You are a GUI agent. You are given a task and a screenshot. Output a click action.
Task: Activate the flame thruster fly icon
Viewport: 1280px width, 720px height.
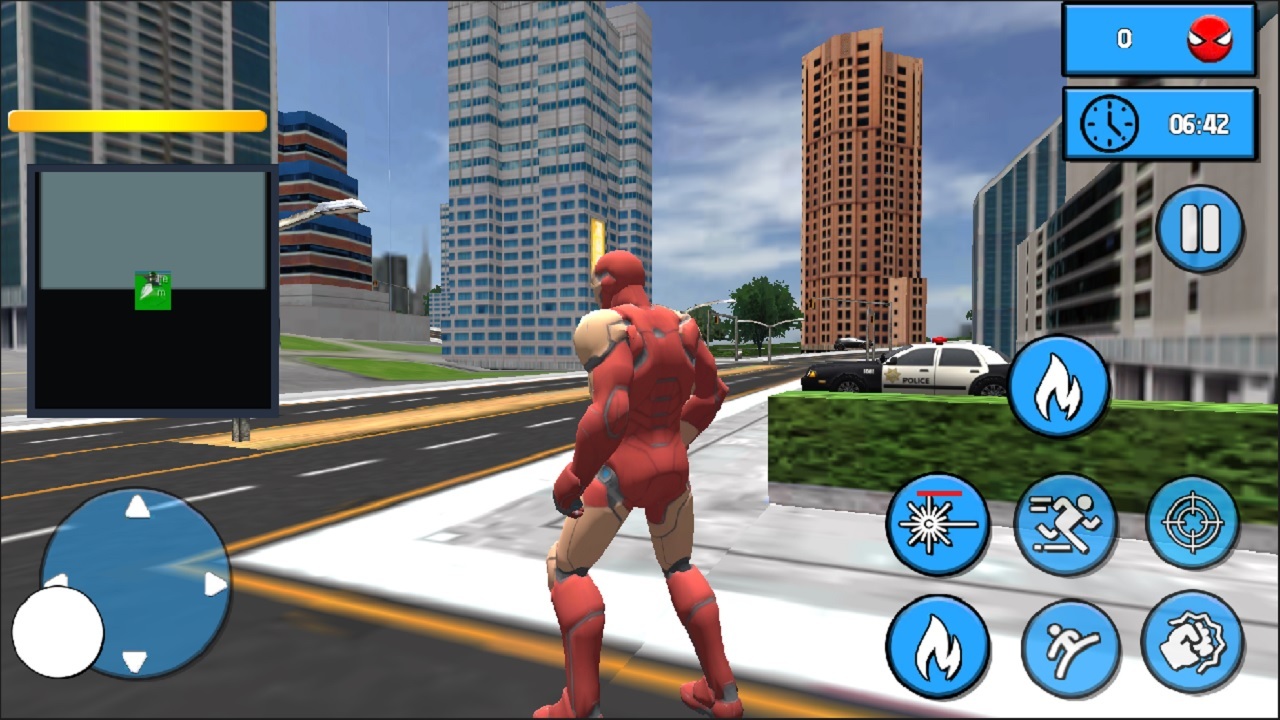(1058, 385)
